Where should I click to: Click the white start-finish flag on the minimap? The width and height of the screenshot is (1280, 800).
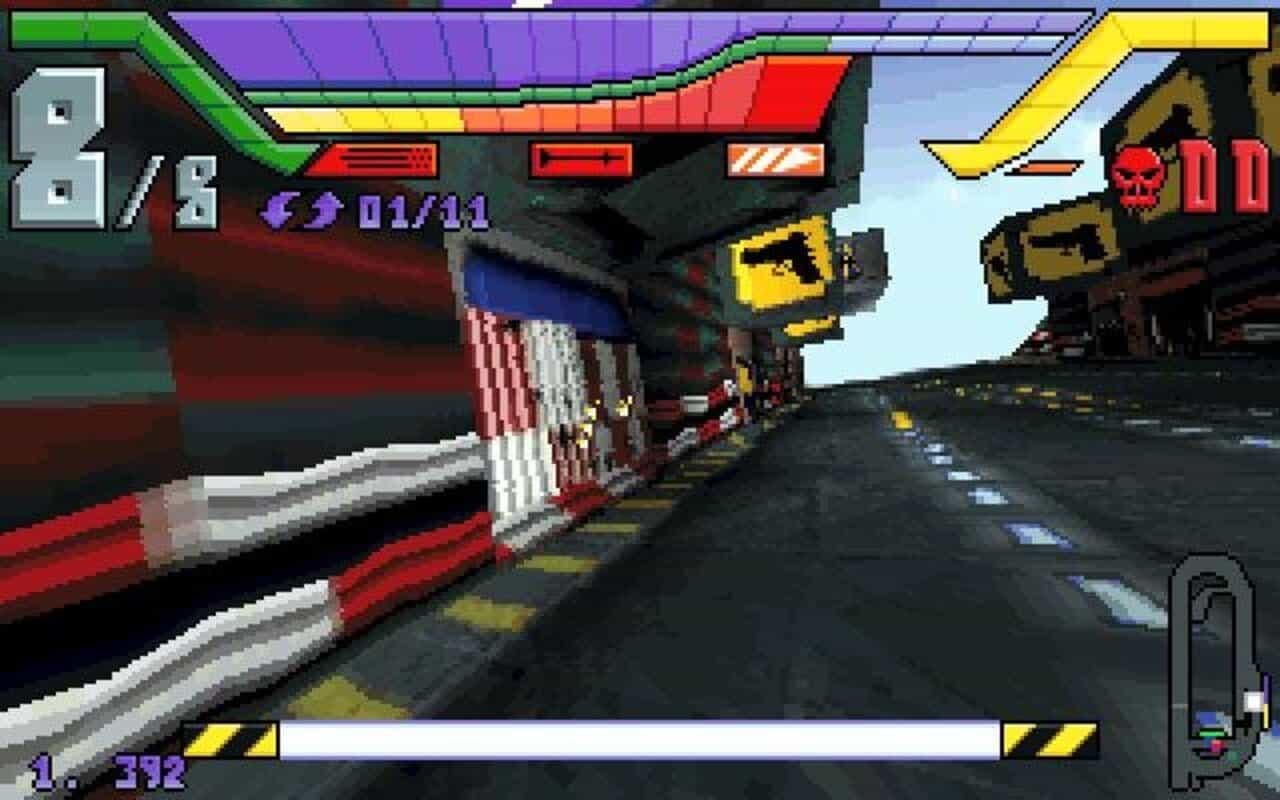(x=1253, y=701)
